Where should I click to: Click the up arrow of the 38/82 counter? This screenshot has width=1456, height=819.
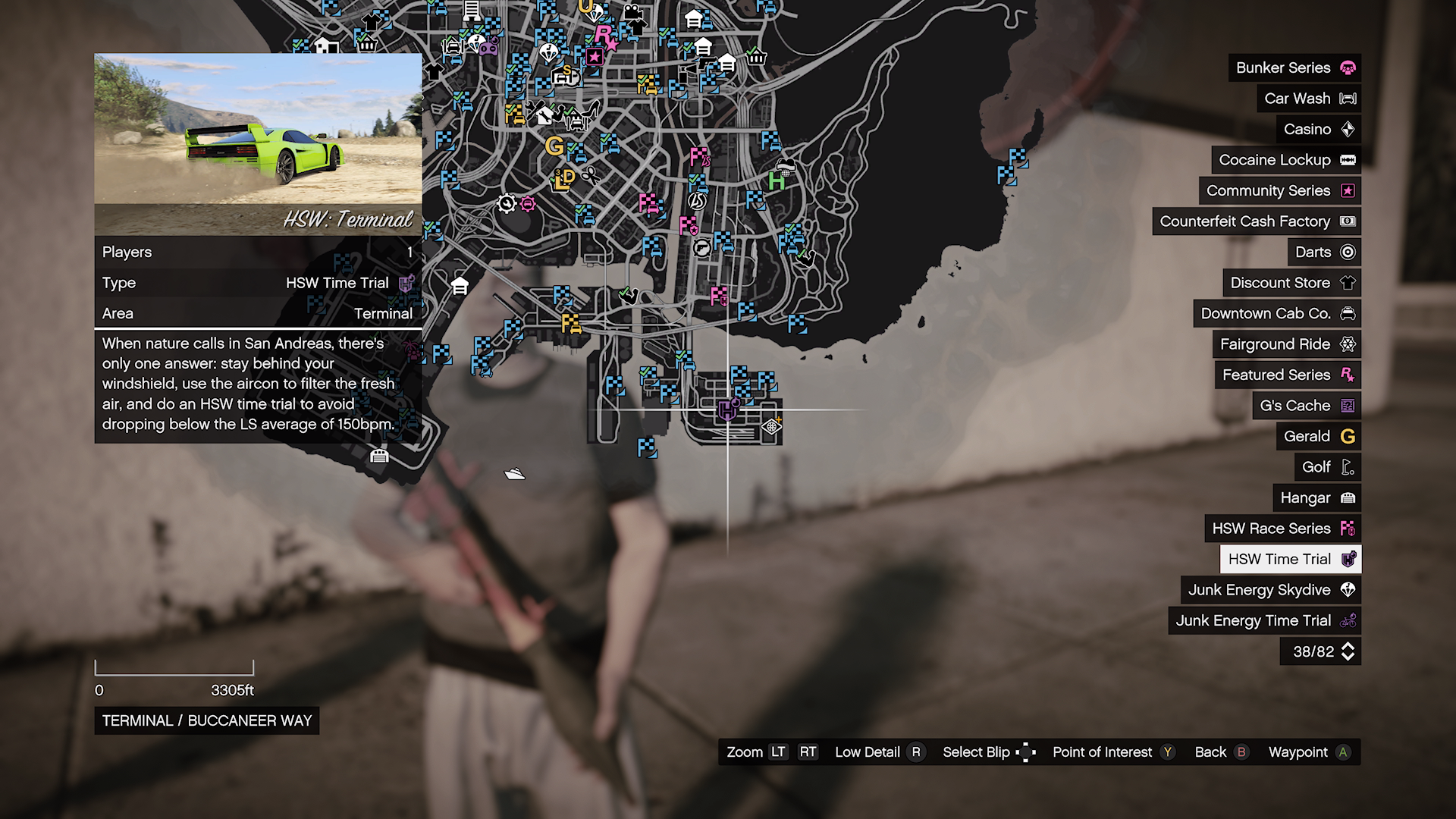pyautogui.click(x=1348, y=645)
